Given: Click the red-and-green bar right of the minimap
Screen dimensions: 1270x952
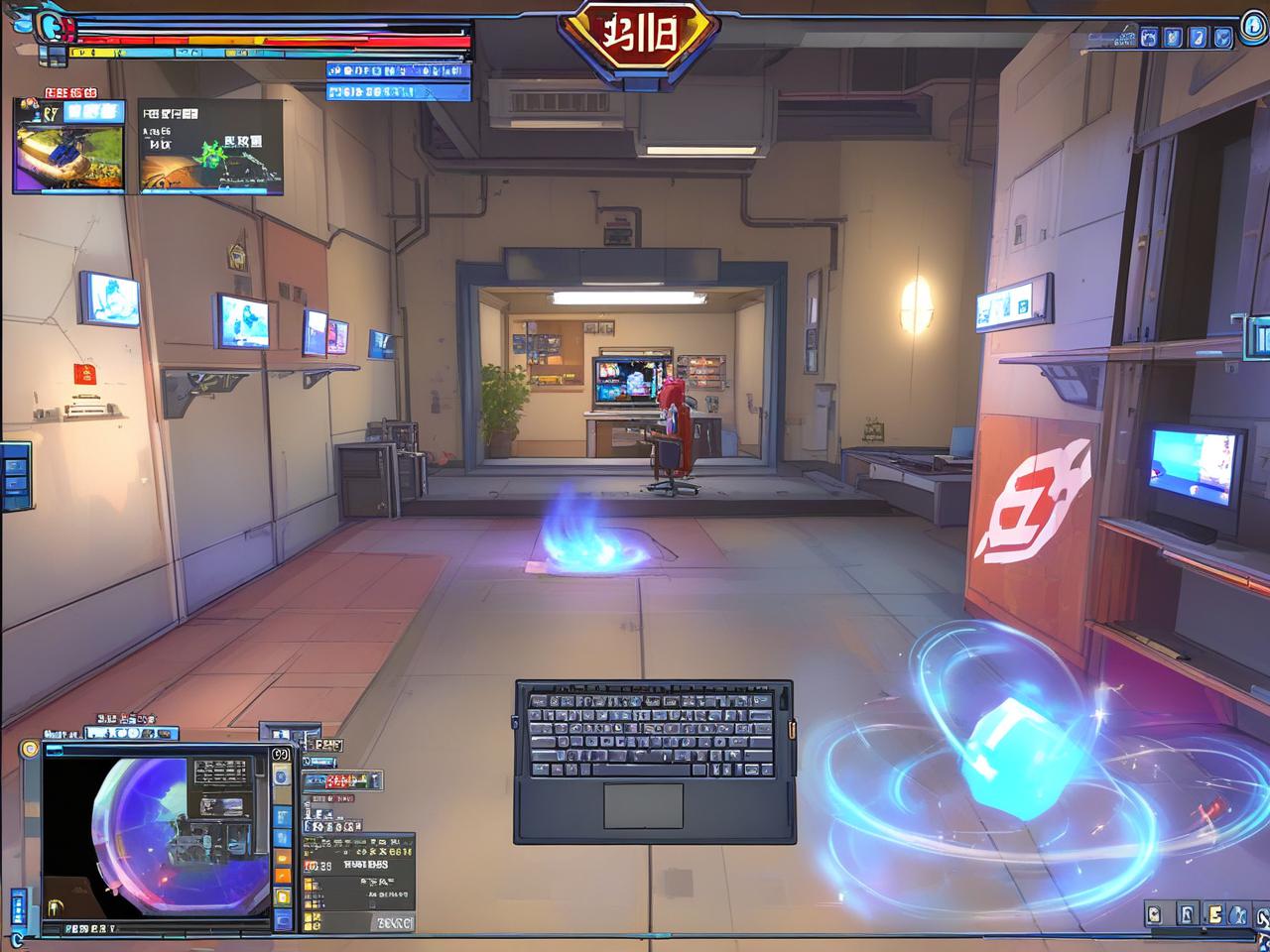Looking at the screenshot, I should pos(340,781).
